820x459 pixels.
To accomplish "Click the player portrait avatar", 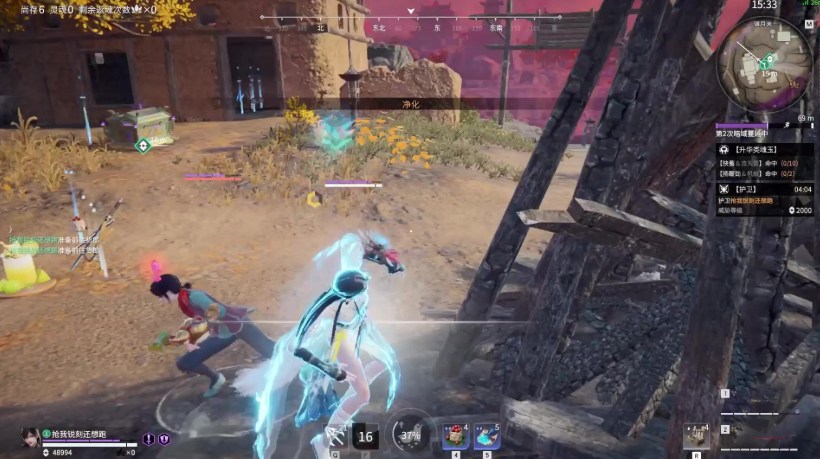I will tap(30, 437).
